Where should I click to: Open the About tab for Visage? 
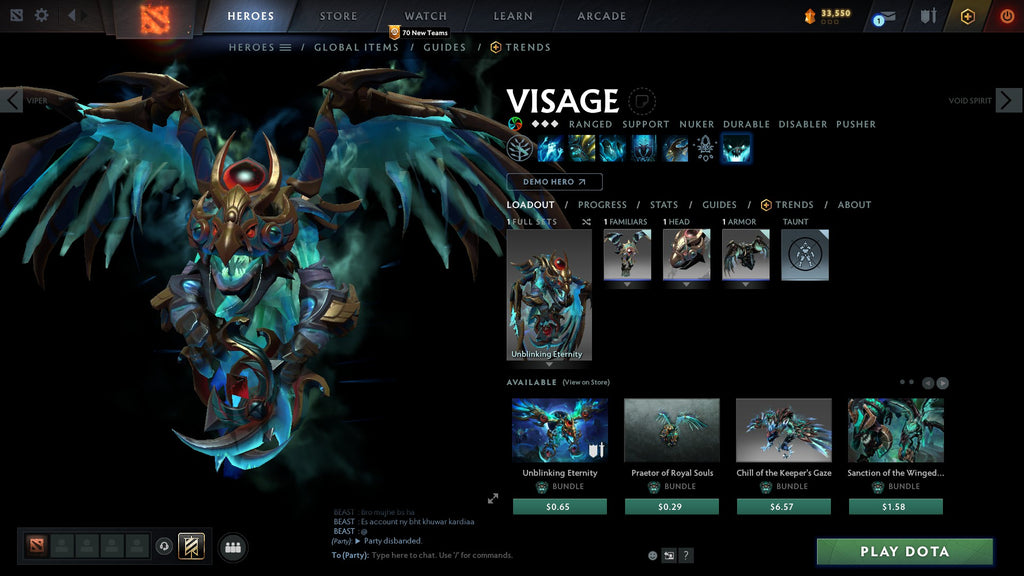click(854, 205)
